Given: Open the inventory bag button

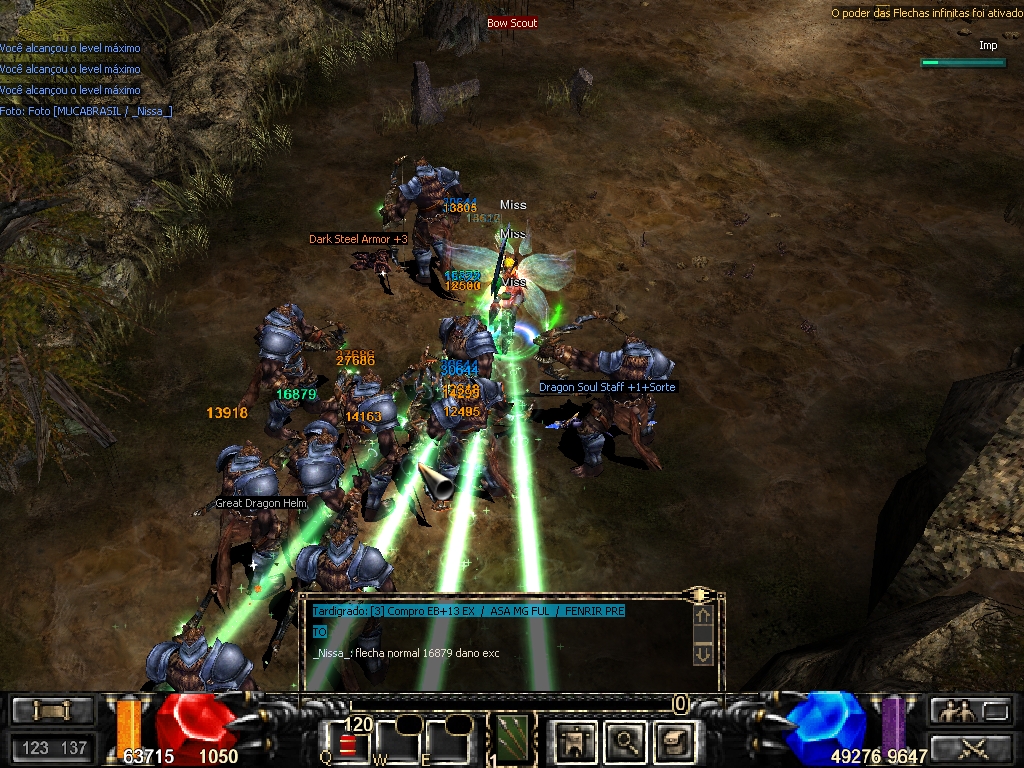Looking at the screenshot, I should [673, 741].
